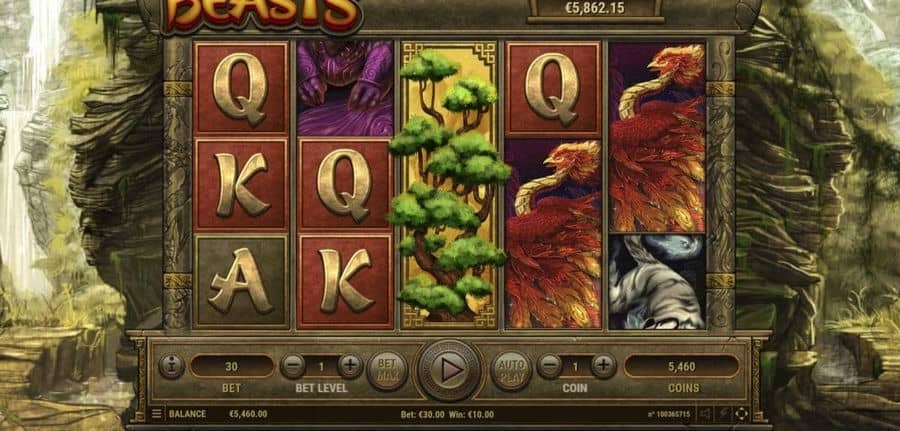Switch to fullscreen with the arrows icon
900x431 pixels.
pyautogui.click(x=741, y=413)
